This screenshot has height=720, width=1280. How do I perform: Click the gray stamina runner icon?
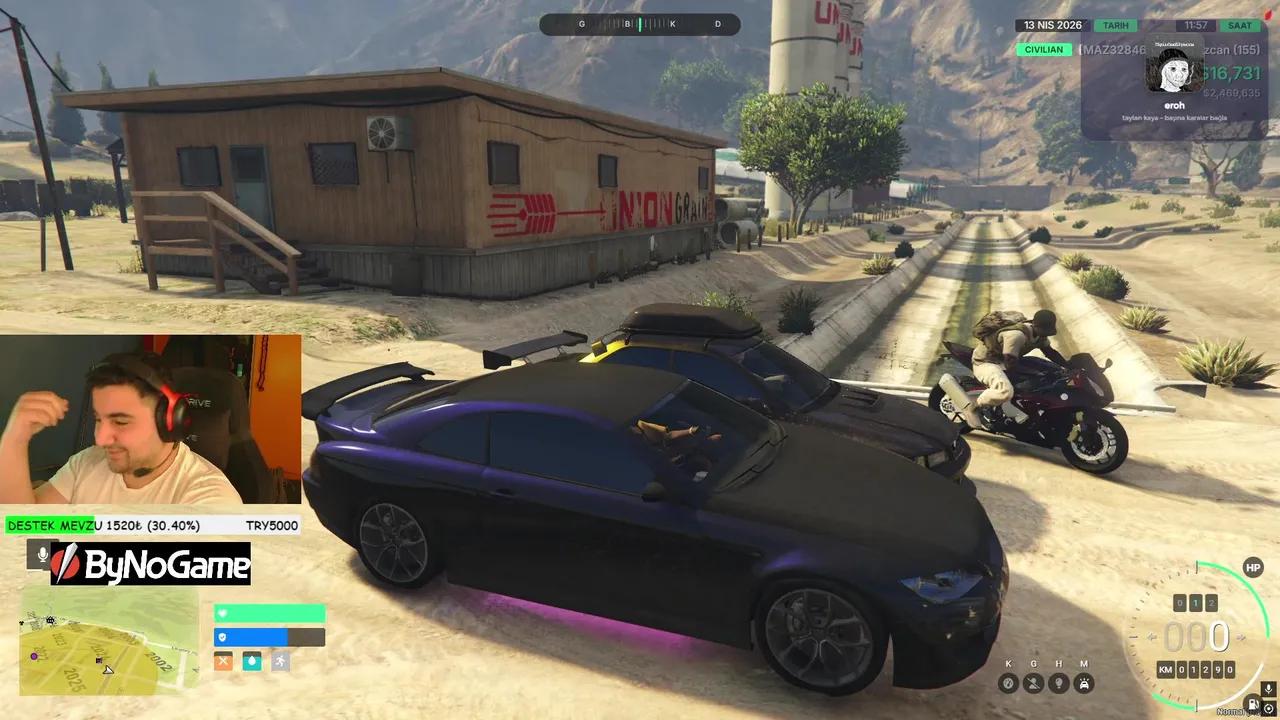coord(280,662)
